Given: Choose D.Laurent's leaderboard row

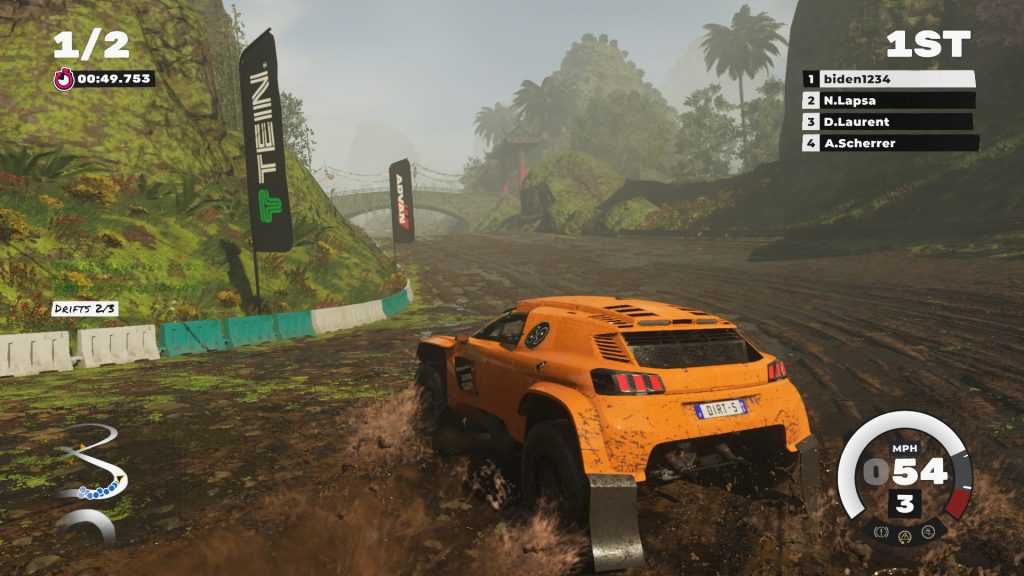Looking at the screenshot, I should (x=889, y=122).
